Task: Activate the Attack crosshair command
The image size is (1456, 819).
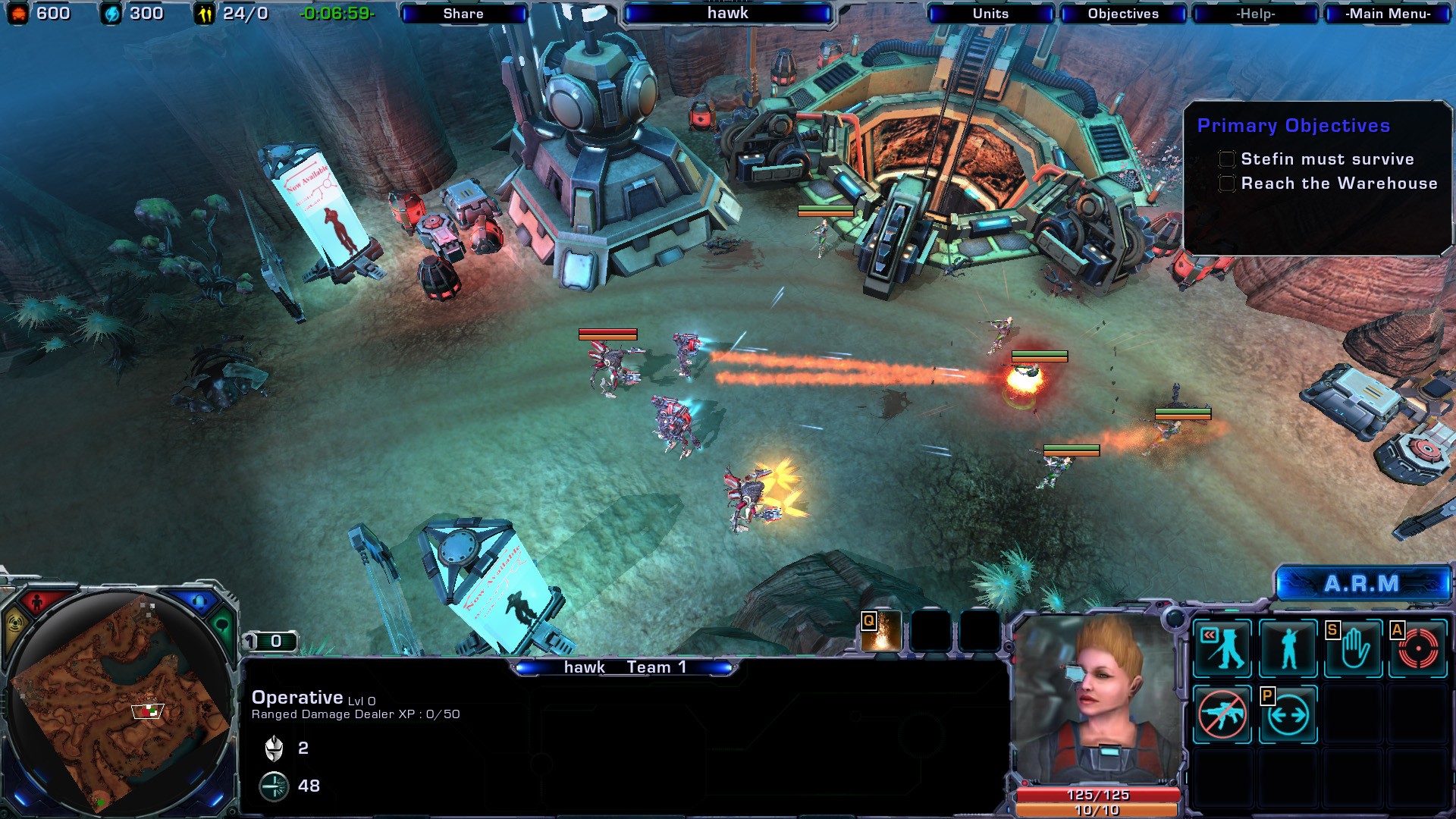Action: point(1418,648)
